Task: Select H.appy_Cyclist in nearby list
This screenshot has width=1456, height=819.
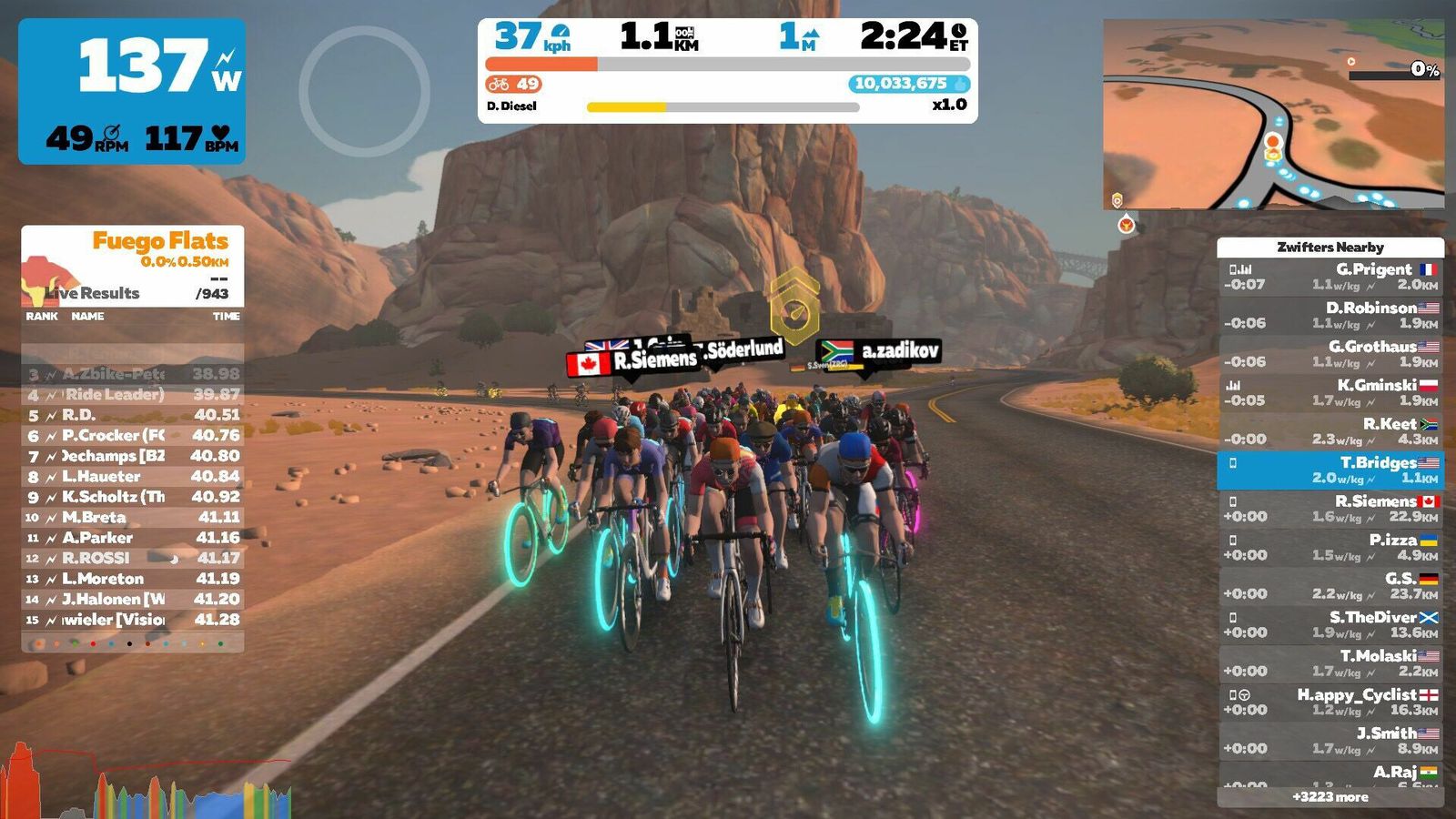Action: click(1330, 702)
